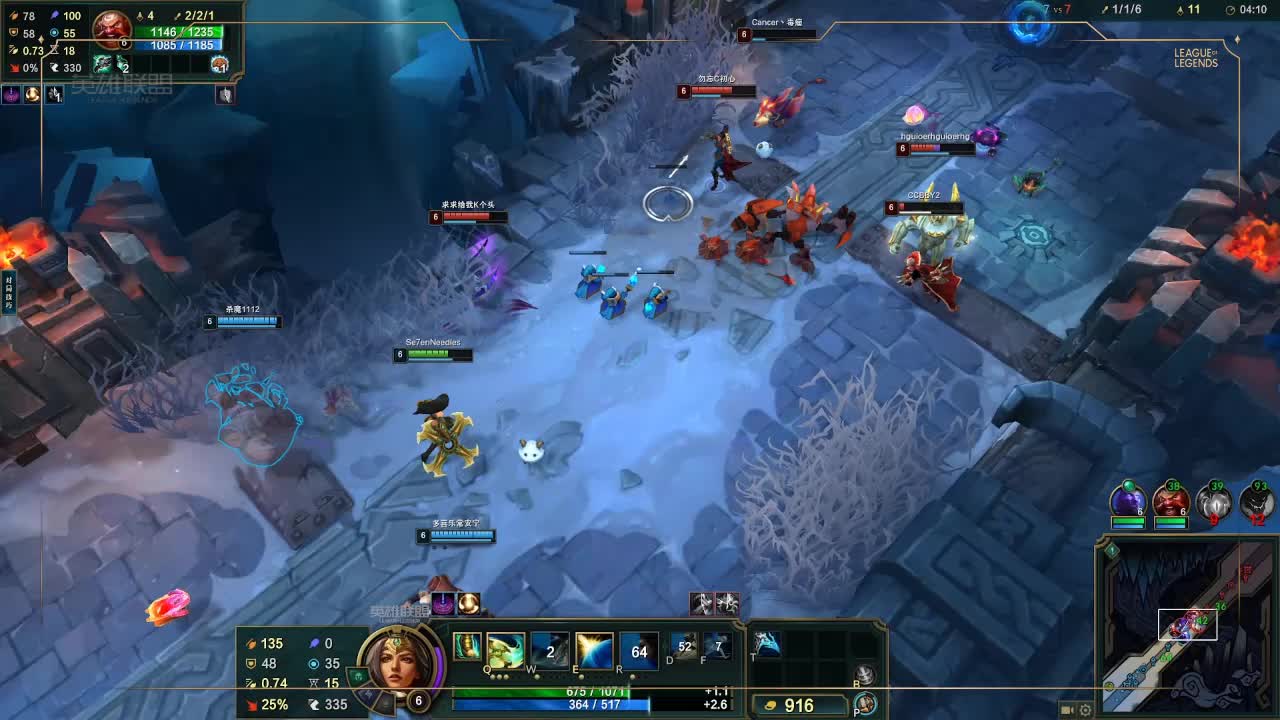Viewport: 1280px width, 720px height.
Task: Select the passive ability icon
Action: point(467,647)
